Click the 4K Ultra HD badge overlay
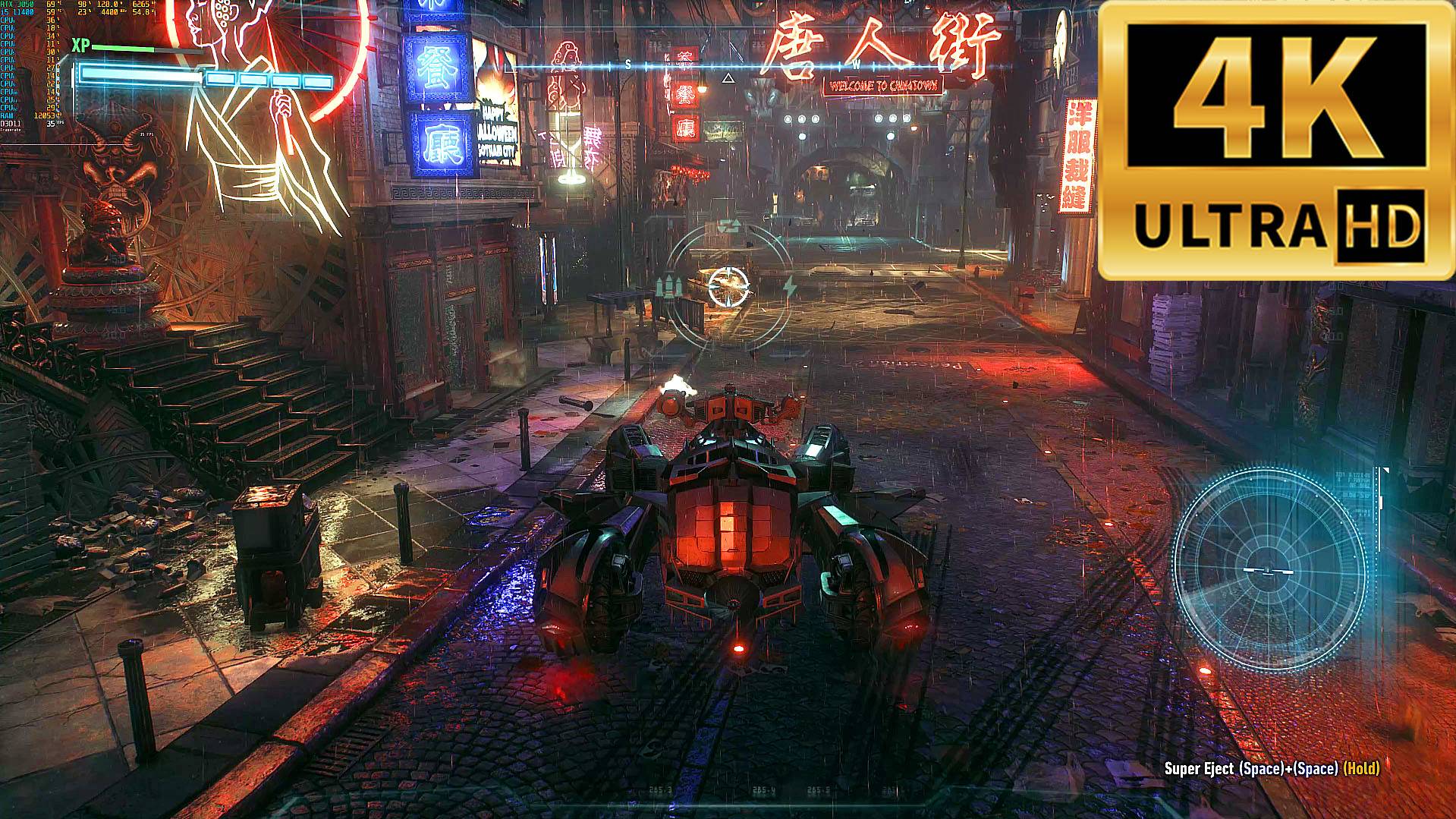This screenshot has height=819, width=1456. (1276, 140)
